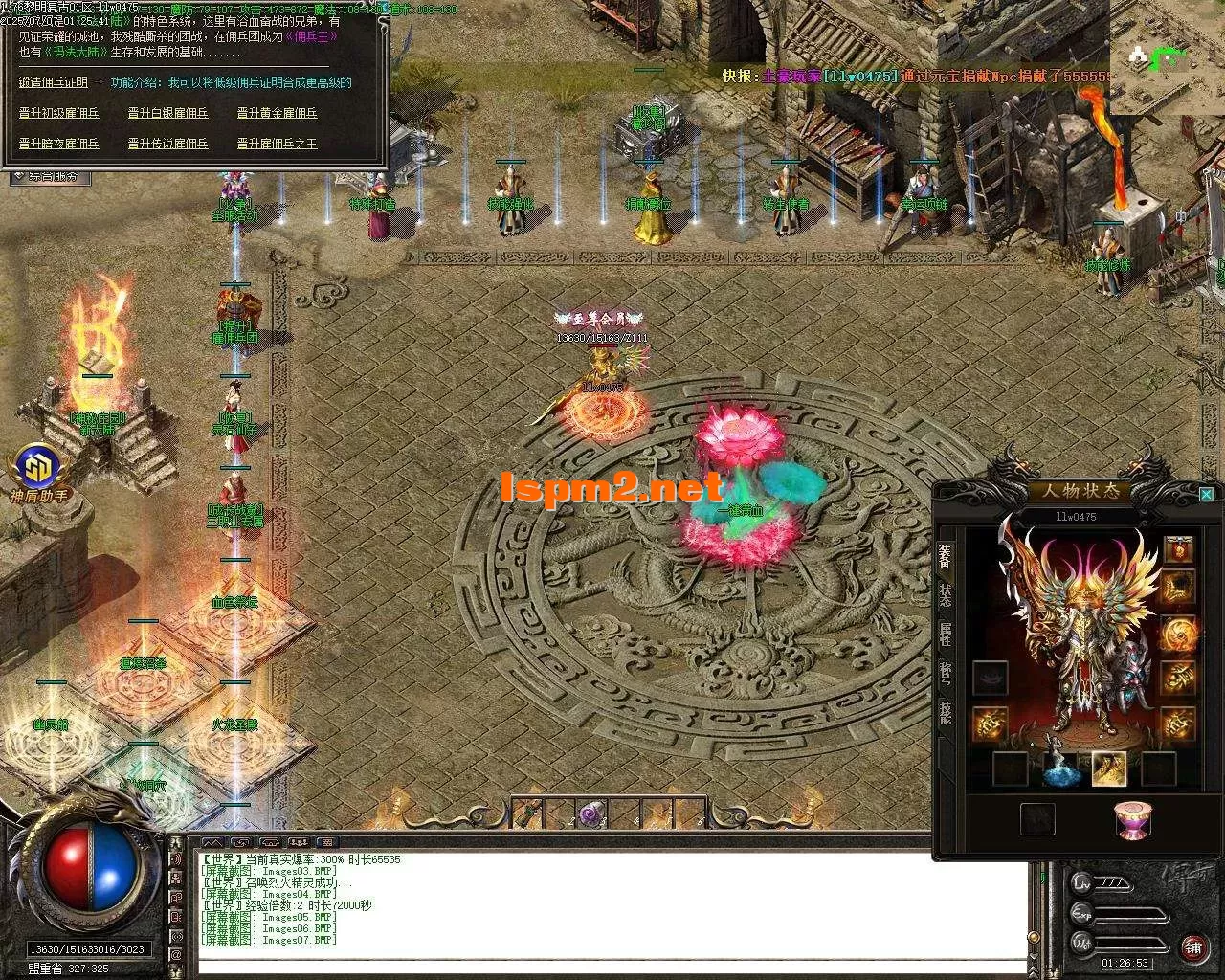Choose 晋升暗夜雇佣兵 option

point(59,144)
